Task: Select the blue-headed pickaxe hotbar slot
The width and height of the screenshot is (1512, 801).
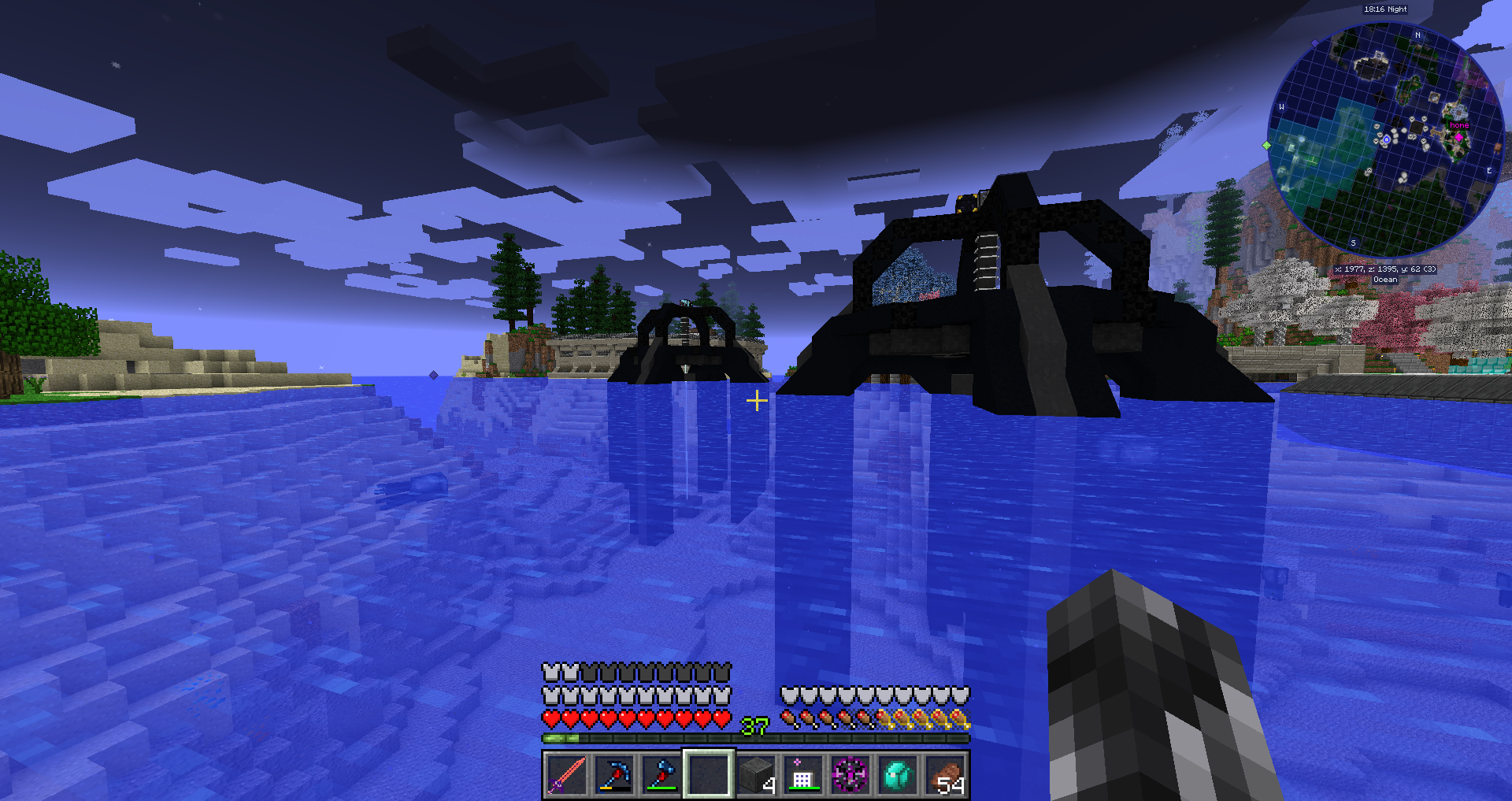Action: (x=613, y=774)
